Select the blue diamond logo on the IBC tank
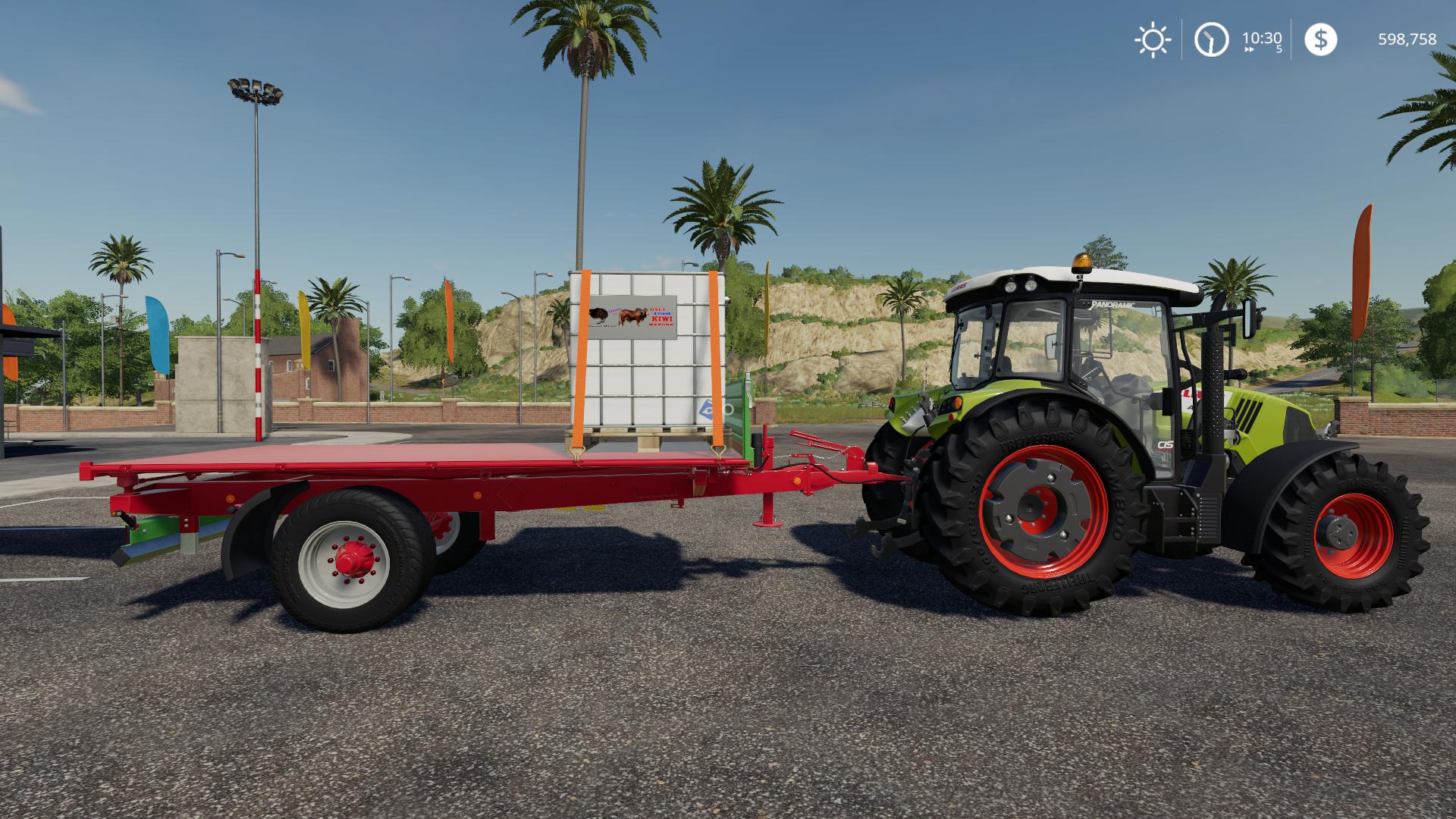The height and width of the screenshot is (819, 1456). (x=706, y=409)
